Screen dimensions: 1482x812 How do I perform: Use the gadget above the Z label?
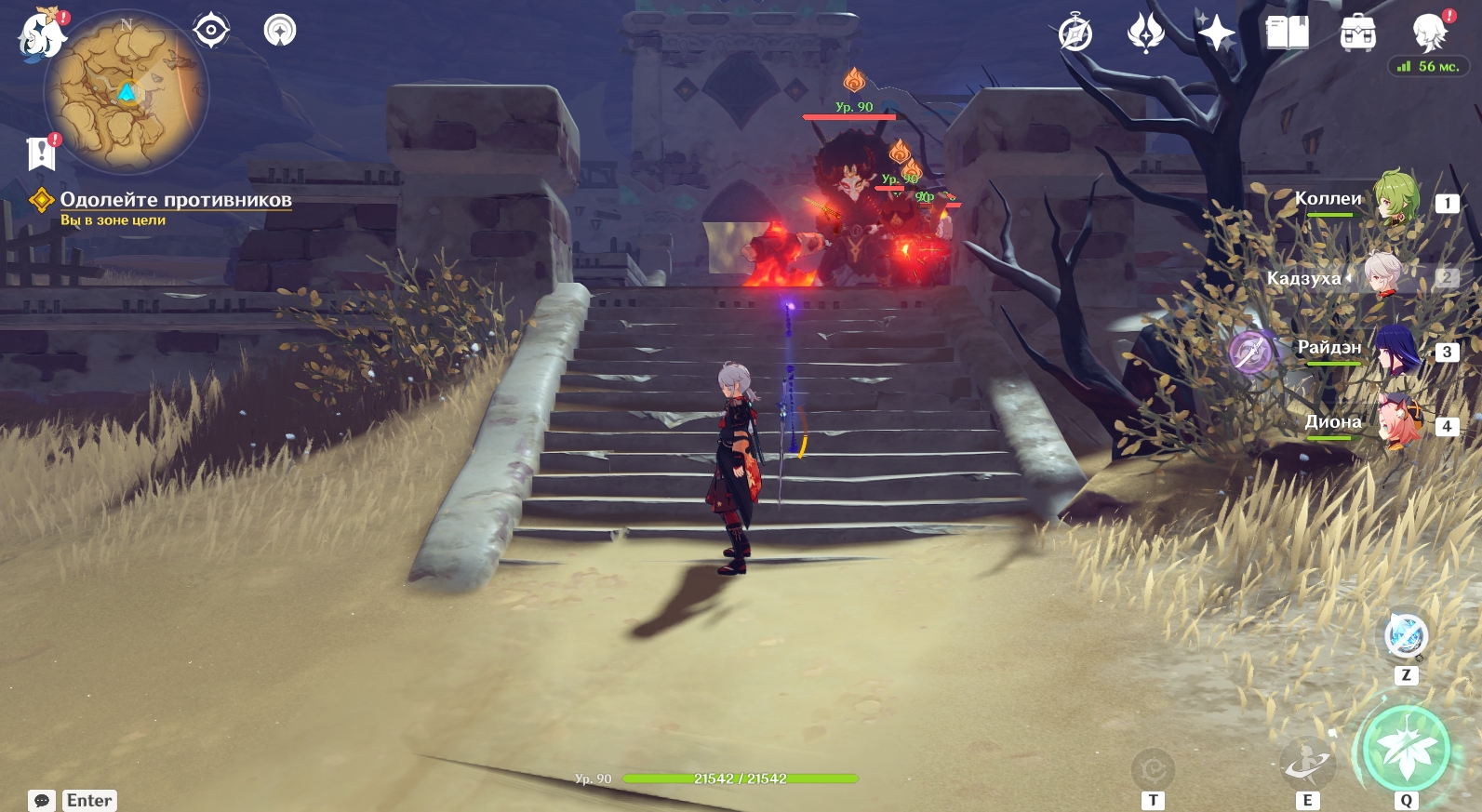click(x=1406, y=637)
